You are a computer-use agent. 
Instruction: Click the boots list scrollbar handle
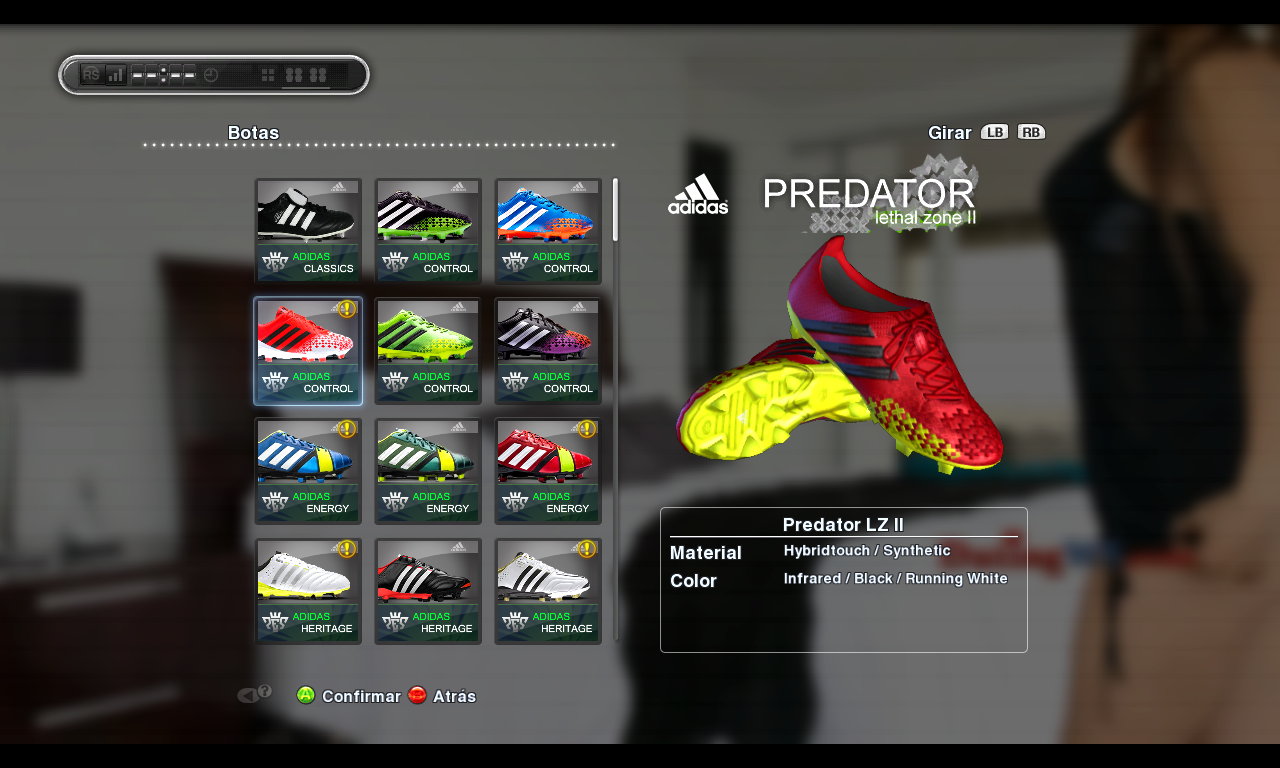615,210
